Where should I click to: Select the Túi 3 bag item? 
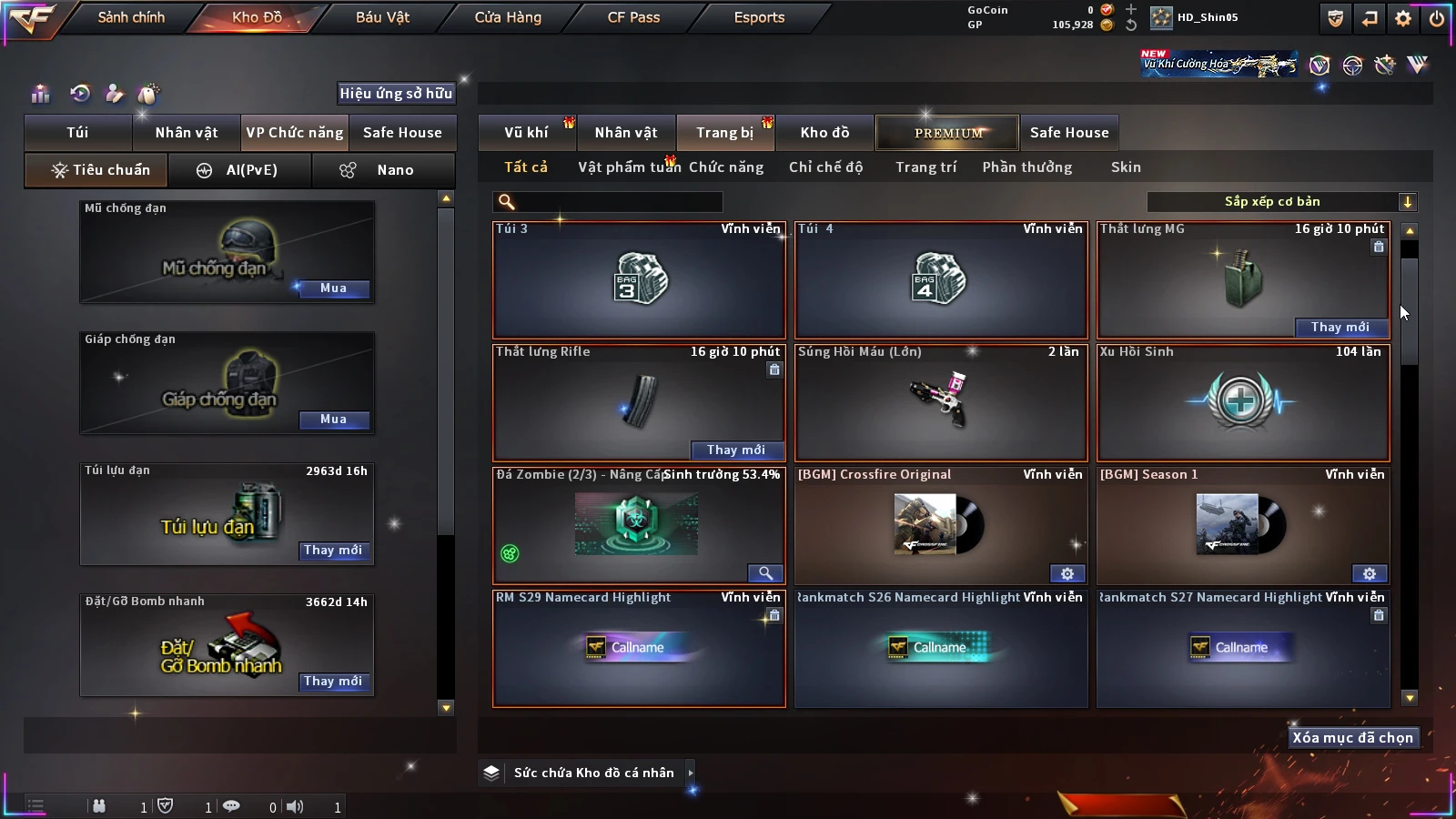click(x=639, y=279)
